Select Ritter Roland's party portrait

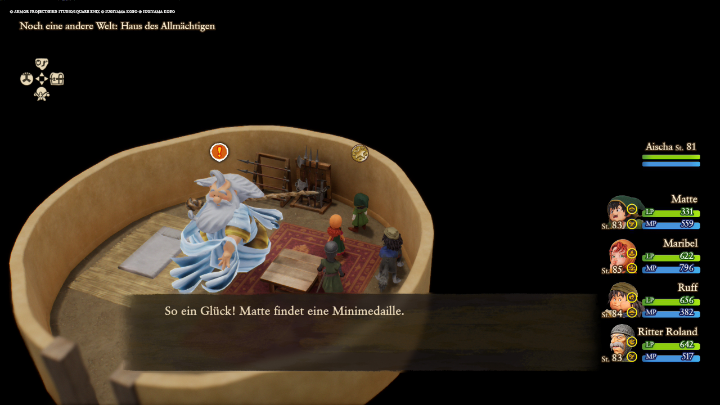pyautogui.click(x=622, y=343)
